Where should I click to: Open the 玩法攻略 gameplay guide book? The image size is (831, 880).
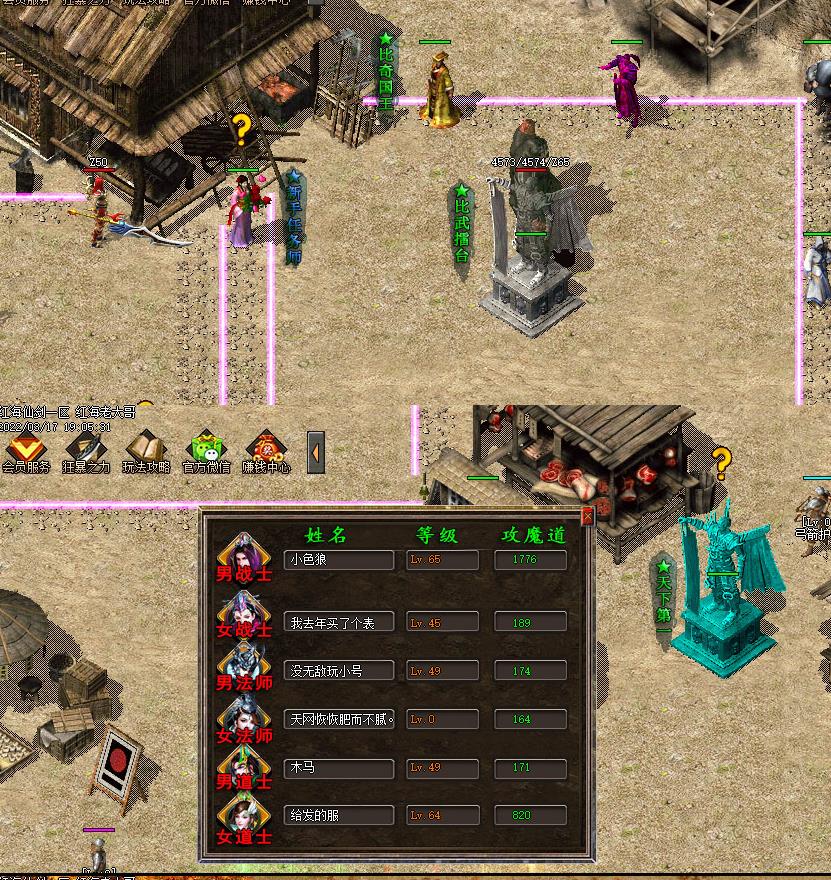(147, 451)
